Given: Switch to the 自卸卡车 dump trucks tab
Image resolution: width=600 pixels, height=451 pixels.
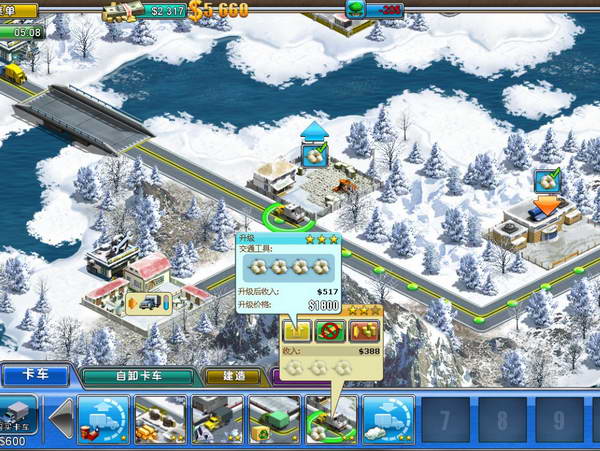Looking at the screenshot, I should pos(137,377).
